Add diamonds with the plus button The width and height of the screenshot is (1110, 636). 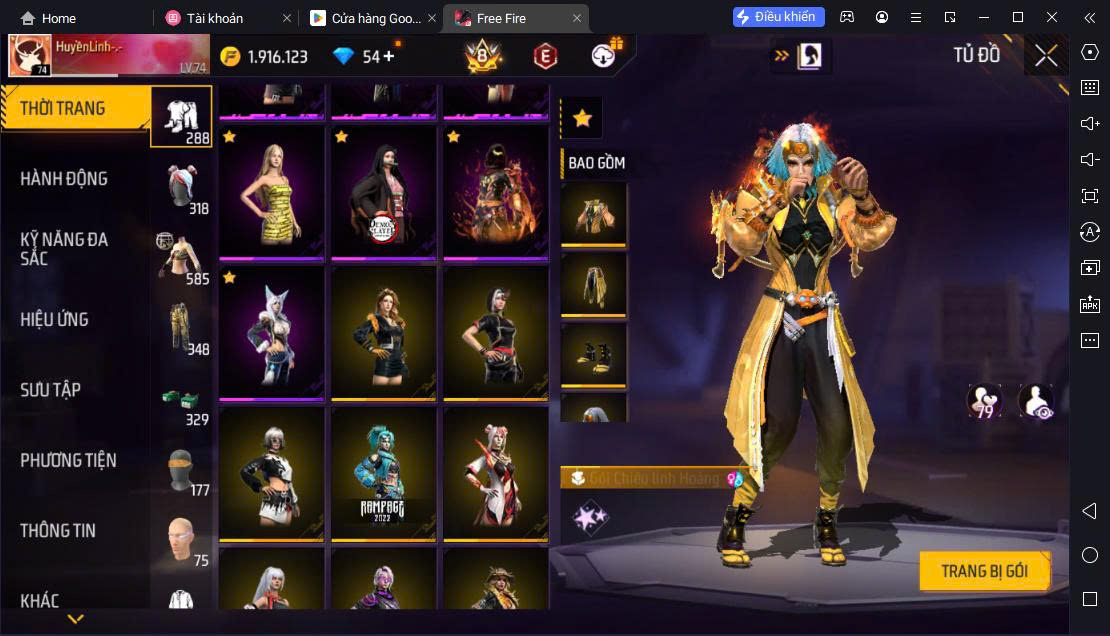[389, 56]
